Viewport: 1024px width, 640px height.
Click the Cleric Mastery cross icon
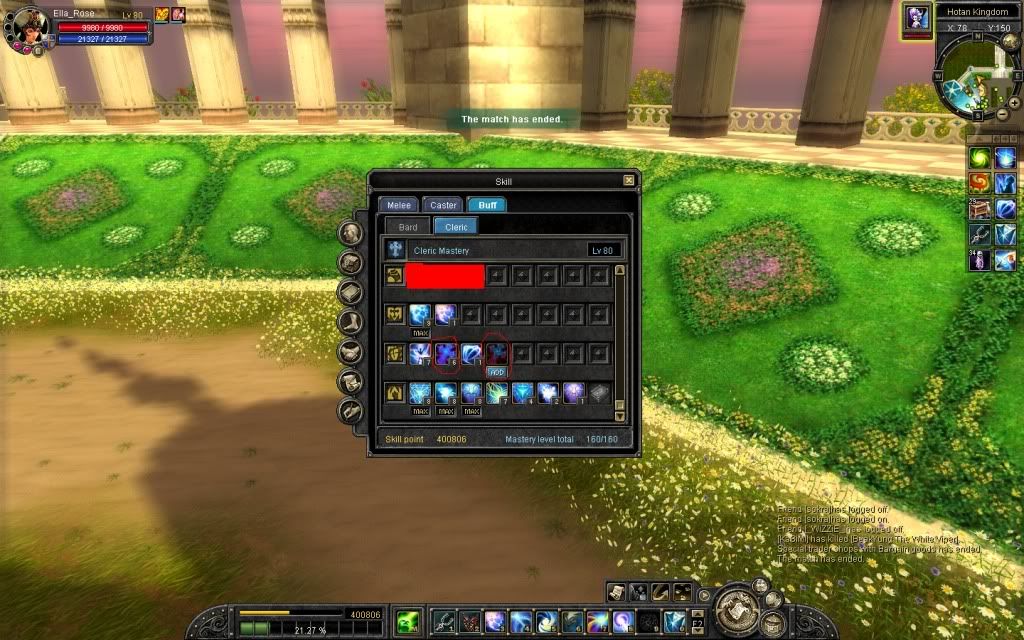point(396,250)
